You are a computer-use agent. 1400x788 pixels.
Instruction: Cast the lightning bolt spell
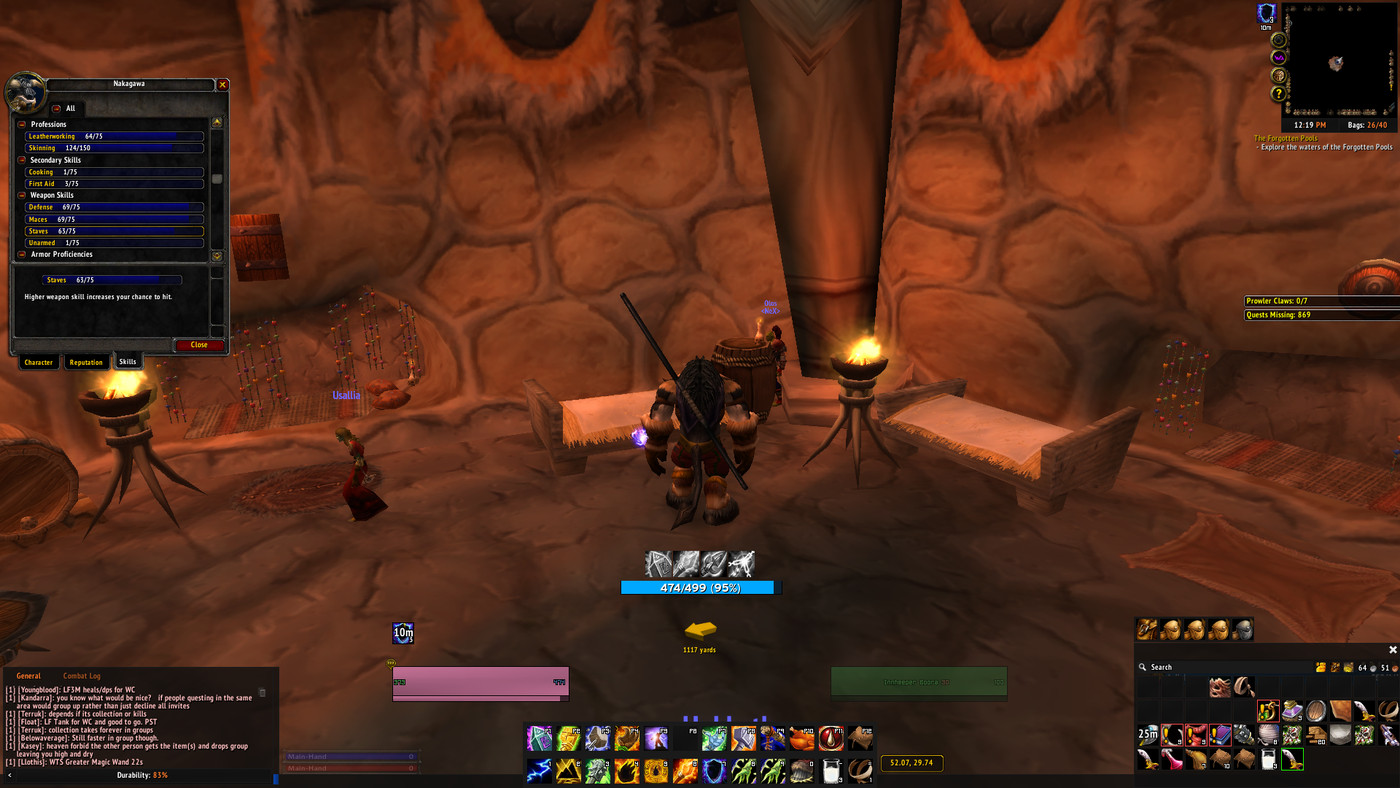pyautogui.click(x=539, y=771)
